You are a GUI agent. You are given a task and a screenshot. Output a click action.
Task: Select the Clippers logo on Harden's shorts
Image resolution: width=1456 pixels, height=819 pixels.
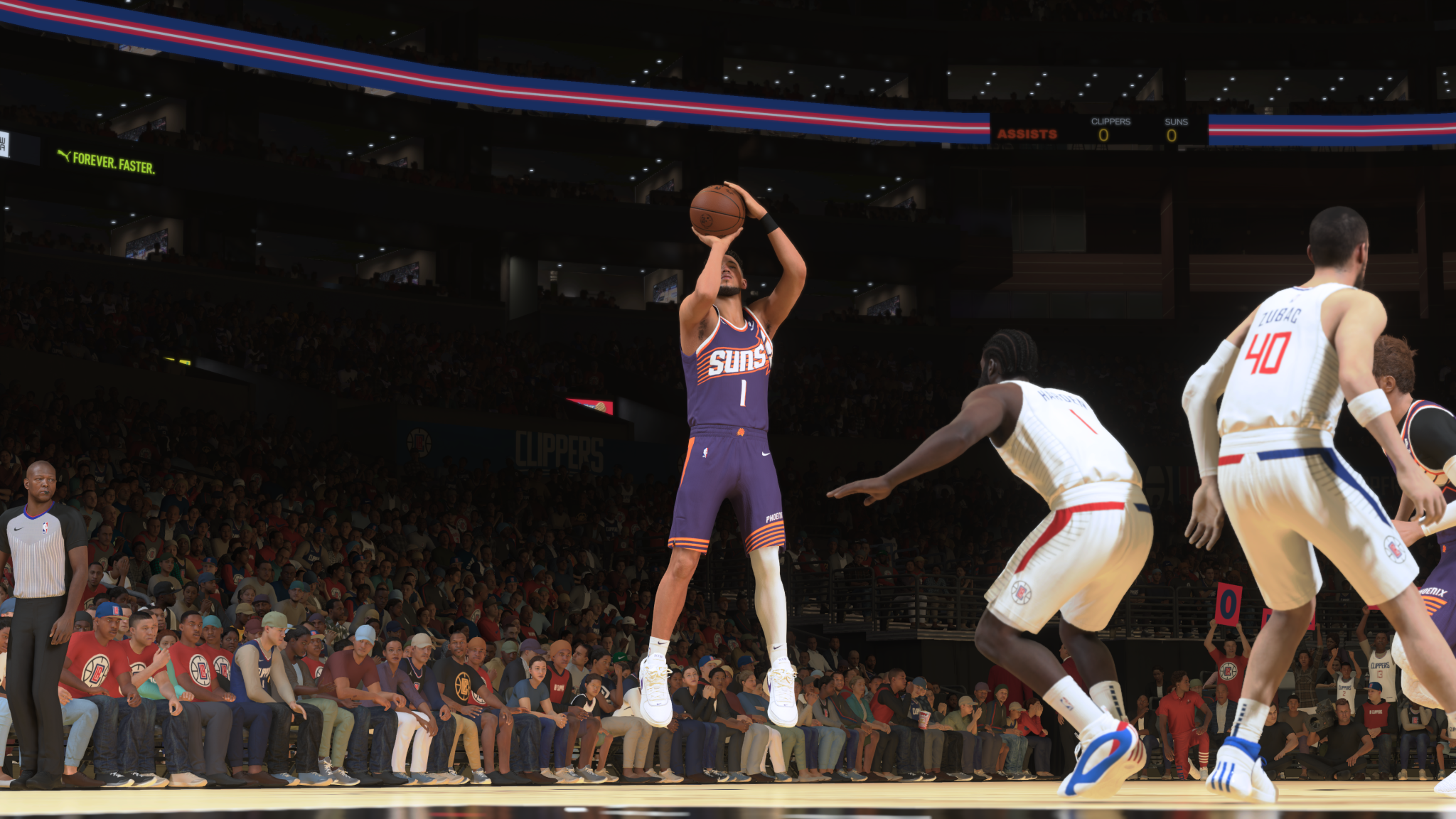pyautogui.click(x=1021, y=590)
